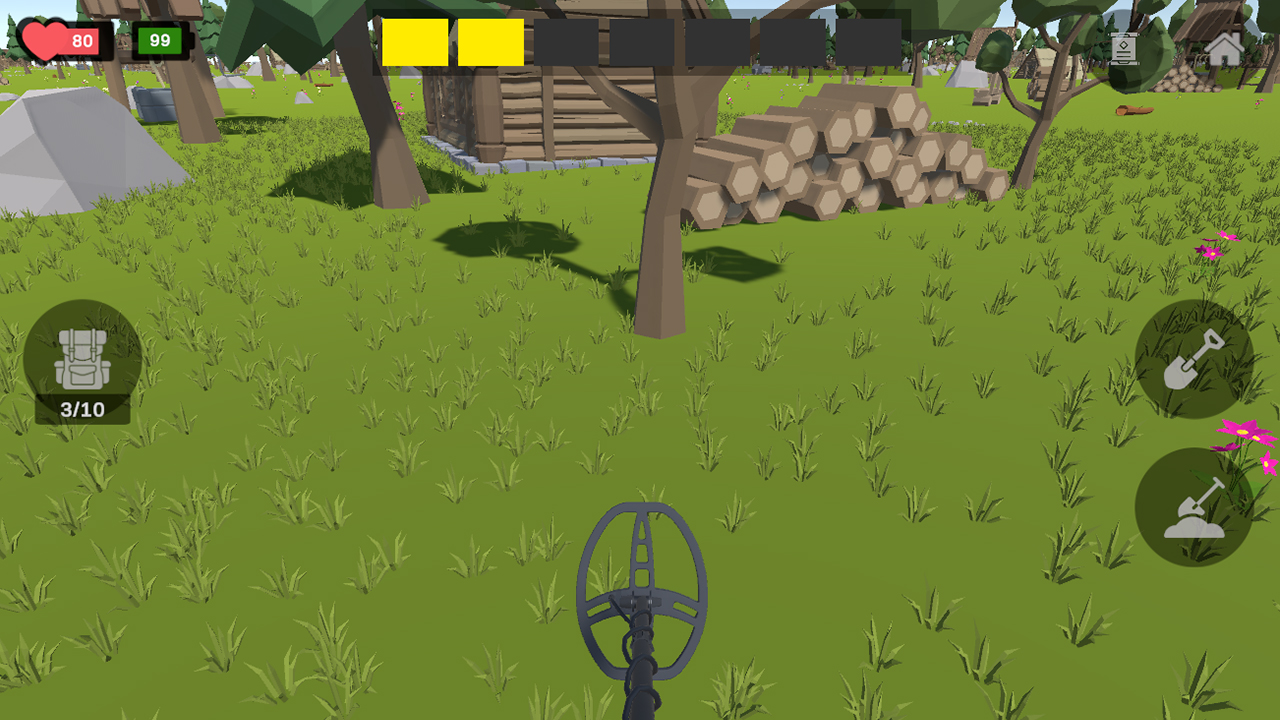Click the health bar showing 80

[x=80, y=42]
